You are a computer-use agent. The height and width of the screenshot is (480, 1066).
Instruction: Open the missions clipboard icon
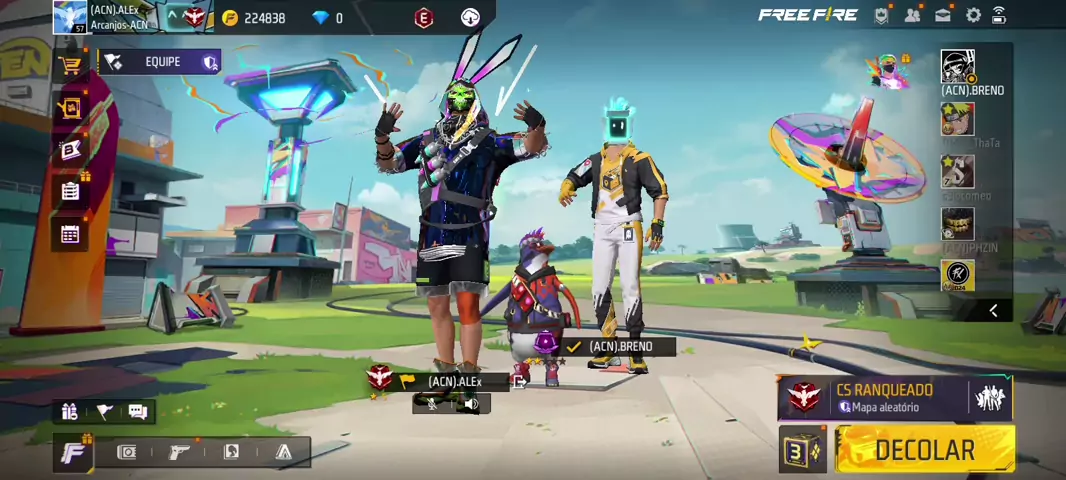pos(70,191)
